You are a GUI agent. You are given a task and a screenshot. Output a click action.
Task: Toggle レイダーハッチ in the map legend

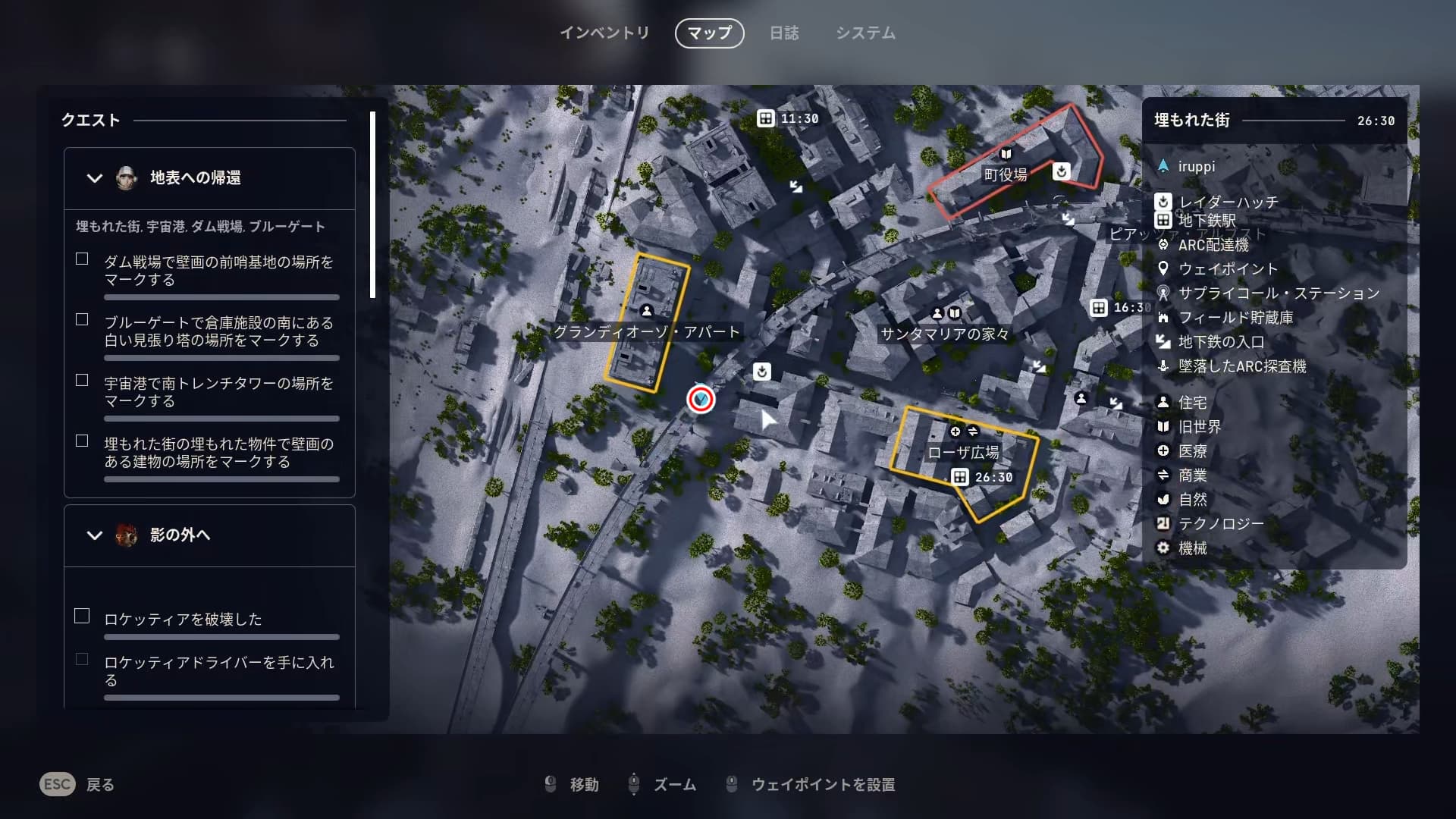tap(1228, 202)
